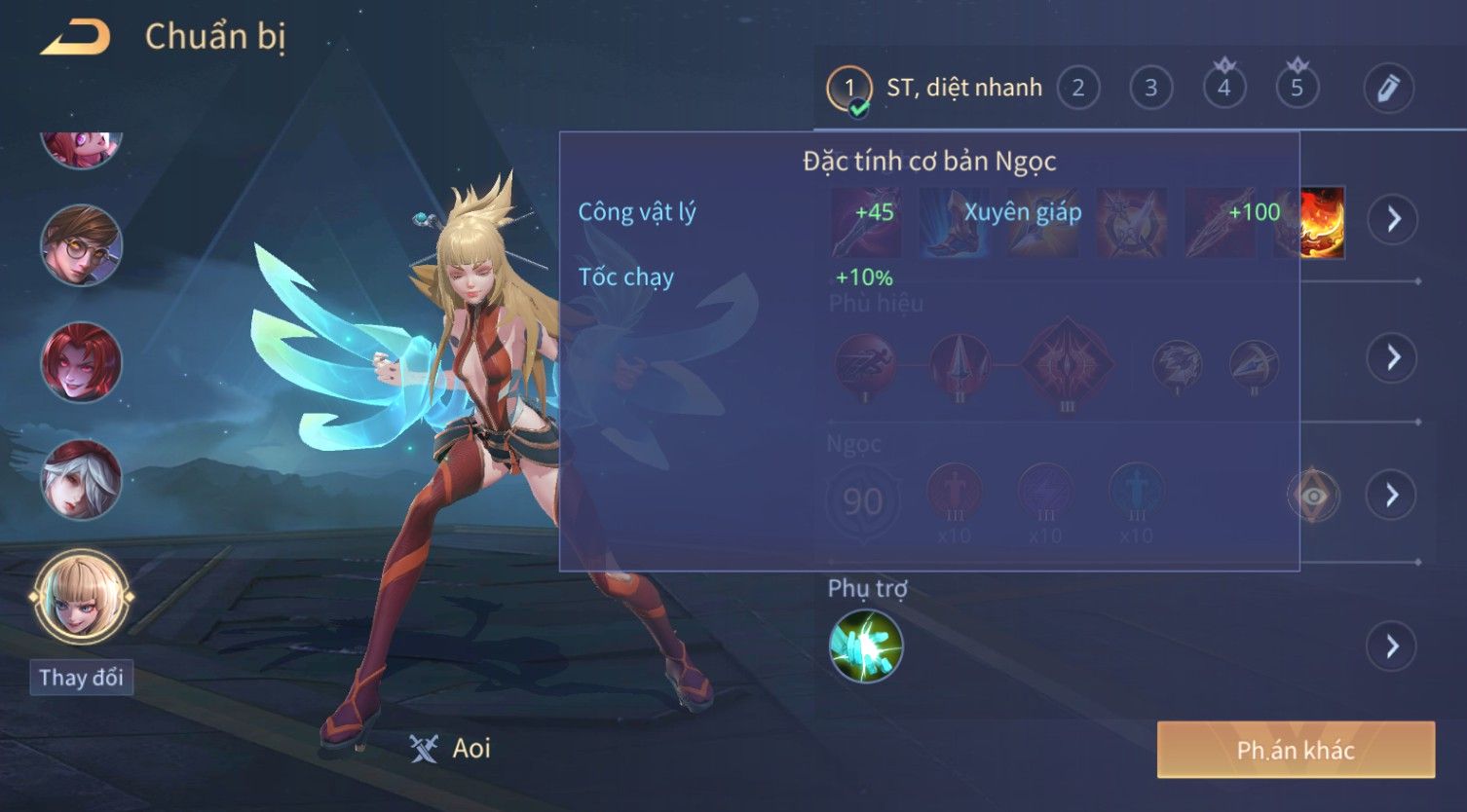Open the Phù hiệu details arrow
Image resolution: width=1467 pixels, height=812 pixels.
[1393, 357]
